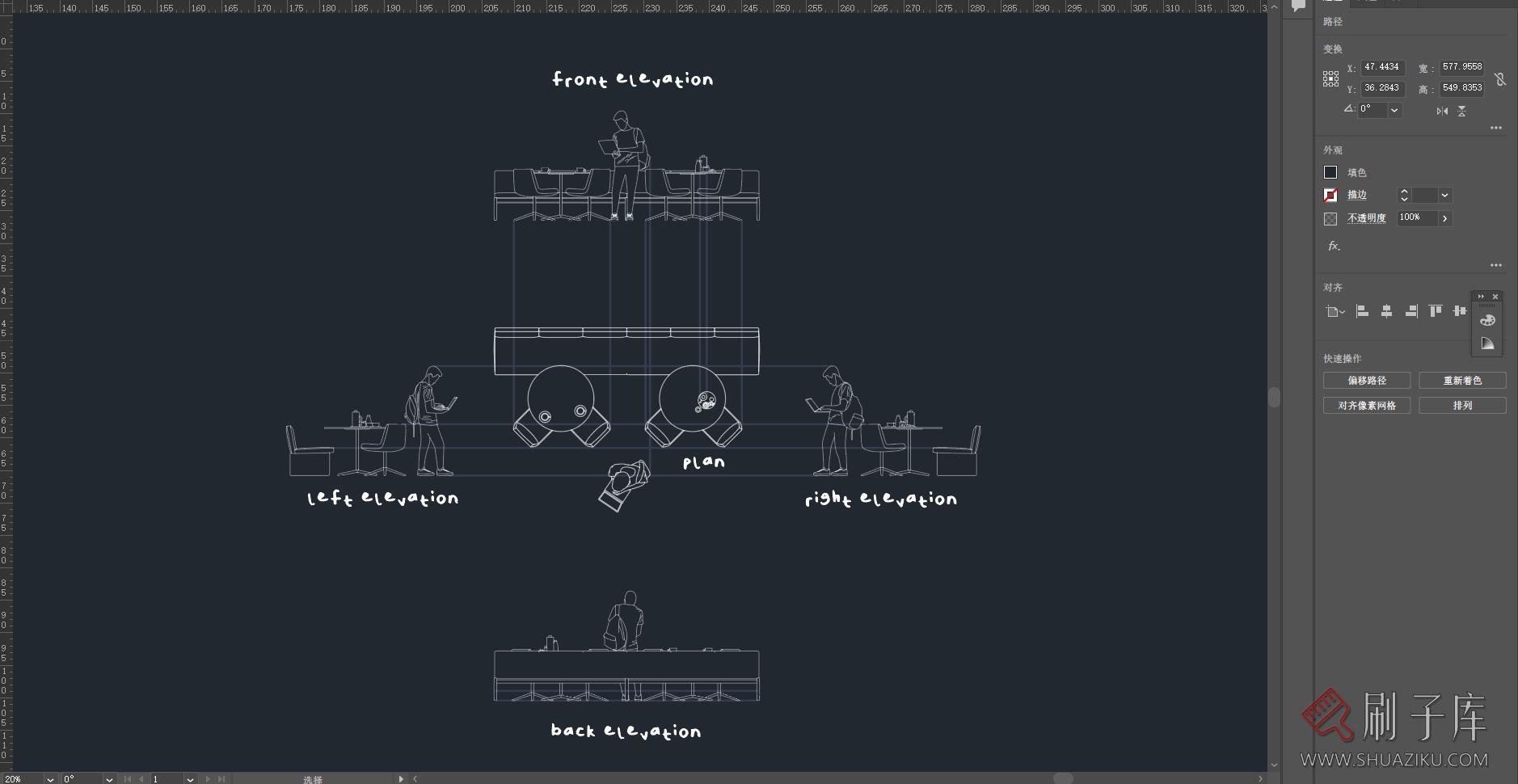Expand the stroke weight dropdown
Screen dimensions: 1518x784
(x=1444, y=195)
